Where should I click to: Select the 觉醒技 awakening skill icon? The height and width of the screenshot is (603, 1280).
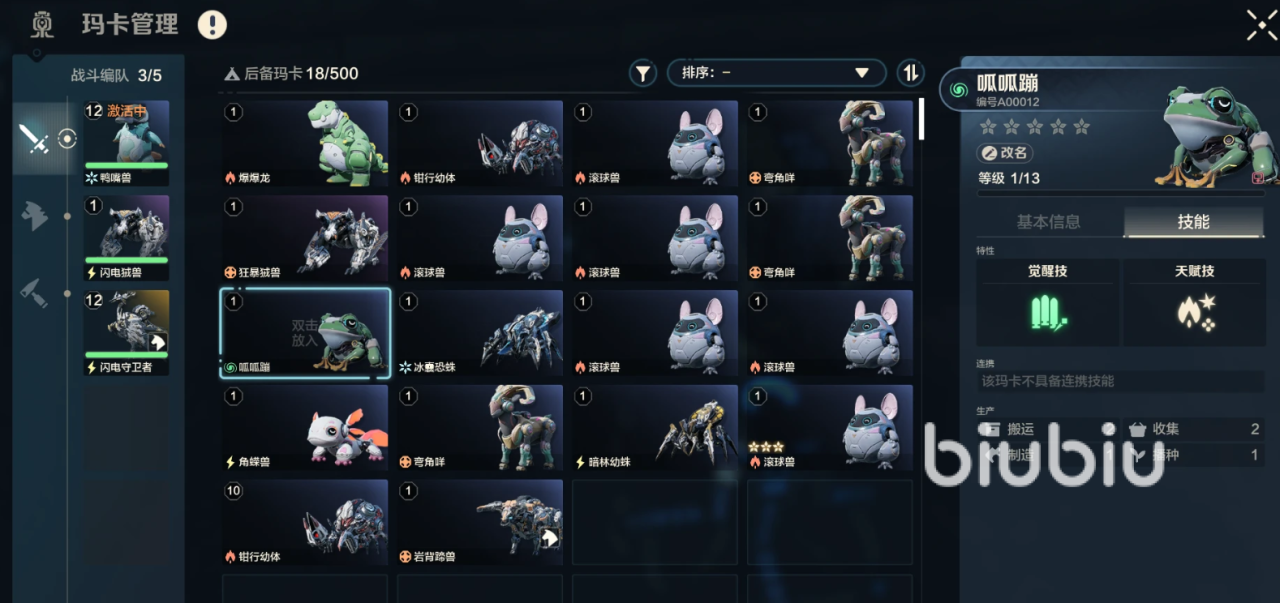pos(1047,312)
